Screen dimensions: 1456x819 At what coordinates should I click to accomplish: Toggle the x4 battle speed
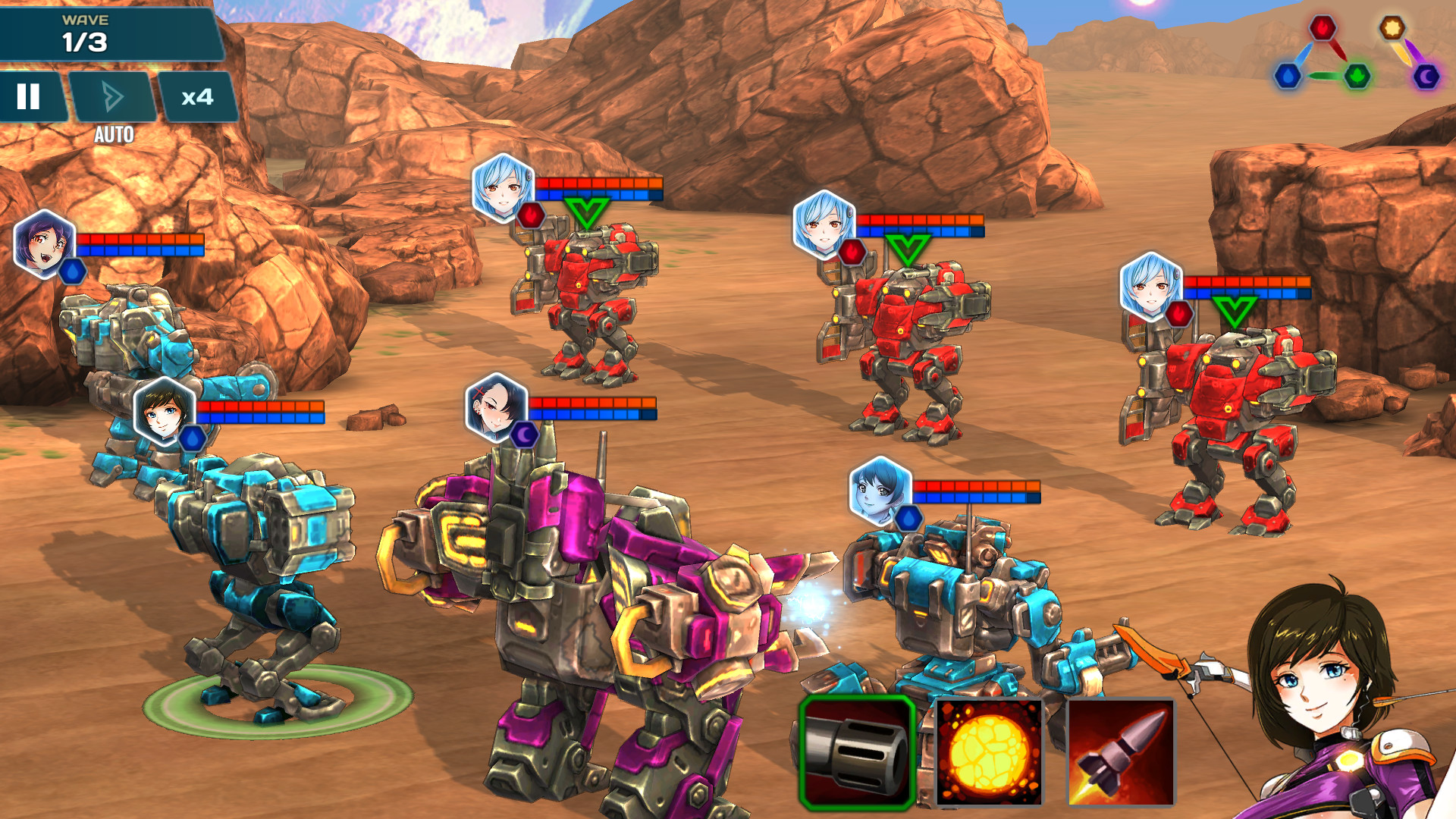pyautogui.click(x=198, y=97)
